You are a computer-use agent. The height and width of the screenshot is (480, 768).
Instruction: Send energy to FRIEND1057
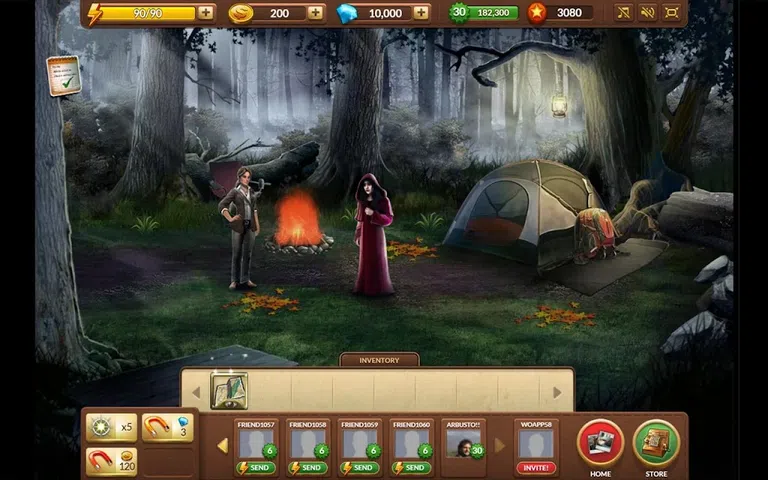[x=256, y=467]
